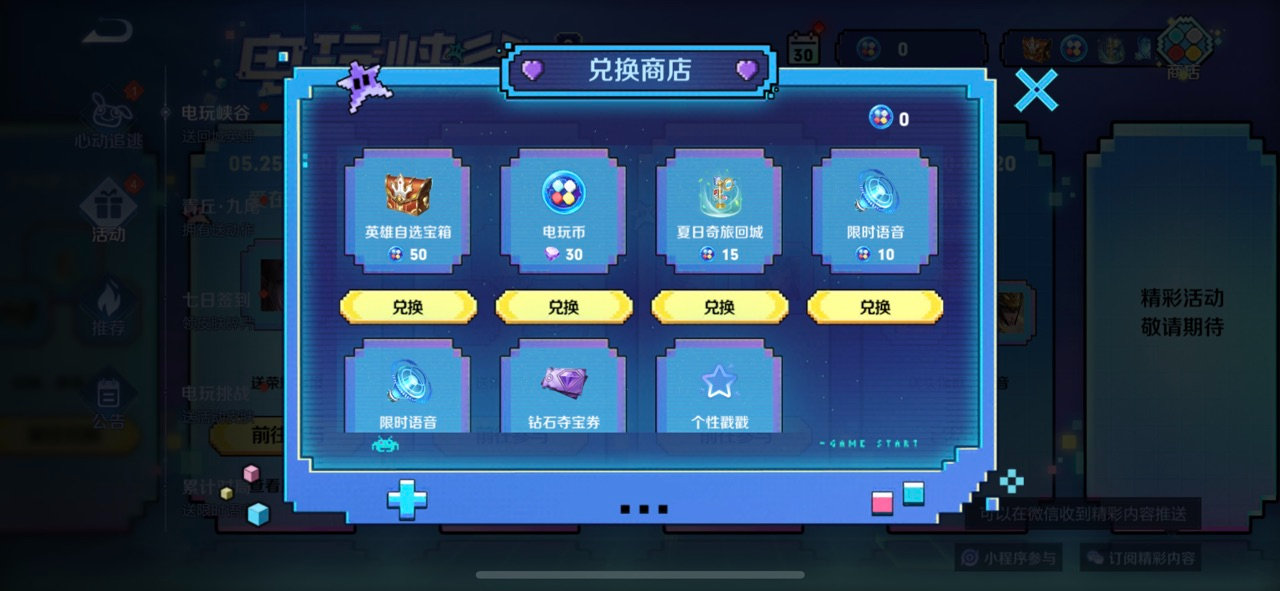Choose the 个性戳戳 star item card

pos(720,388)
